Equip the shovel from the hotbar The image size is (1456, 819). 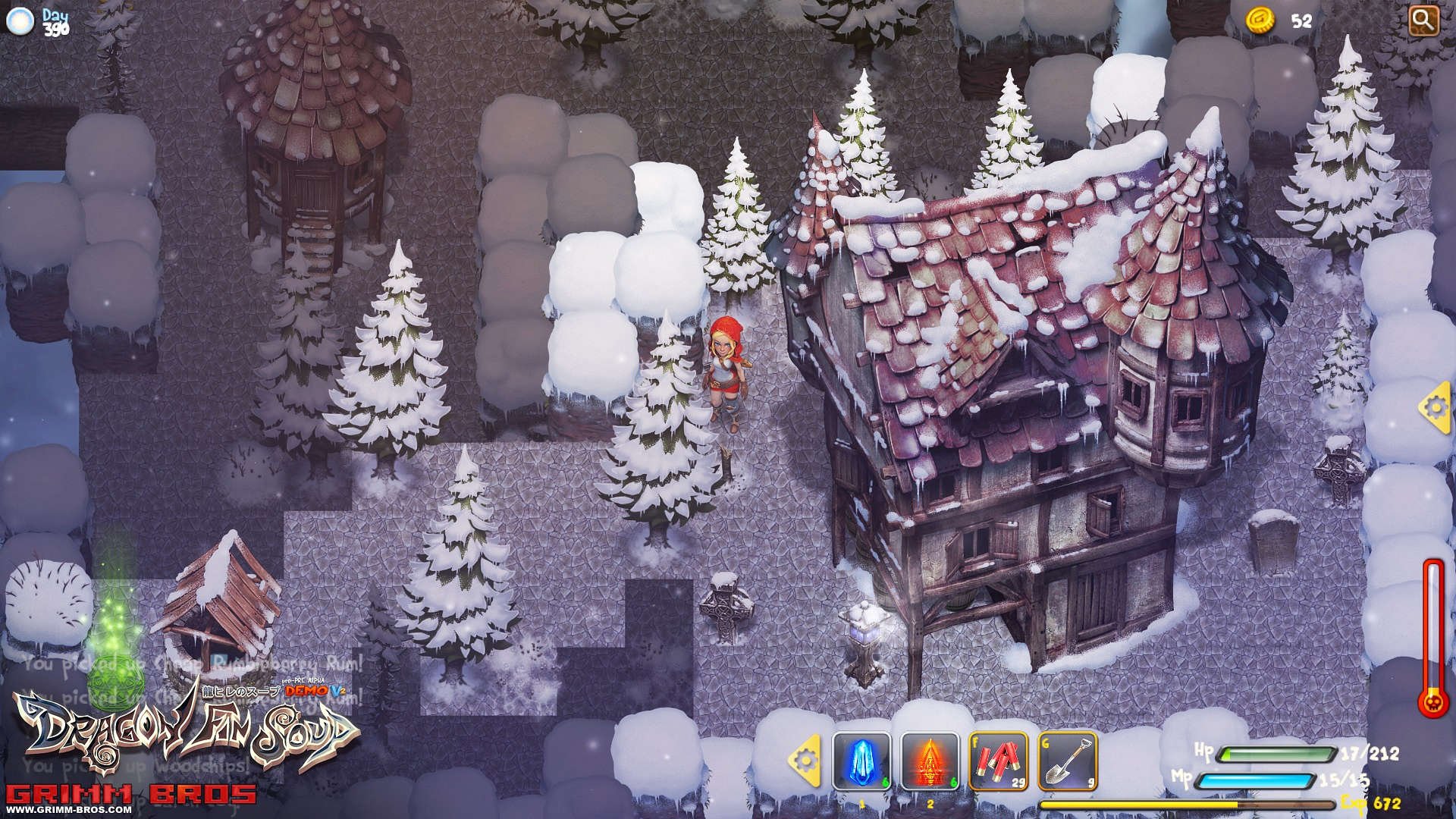pyautogui.click(x=1067, y=761)
